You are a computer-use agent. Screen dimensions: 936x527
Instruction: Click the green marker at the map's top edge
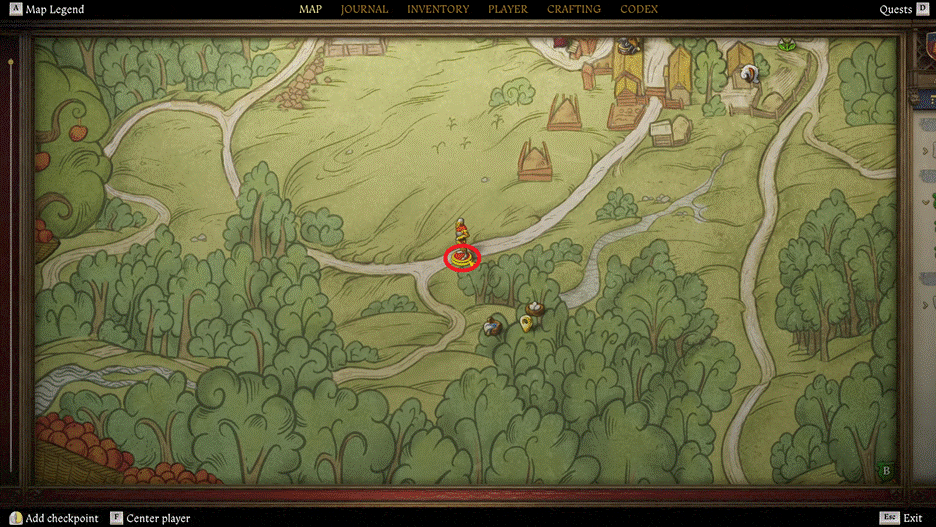pos(787,44)
